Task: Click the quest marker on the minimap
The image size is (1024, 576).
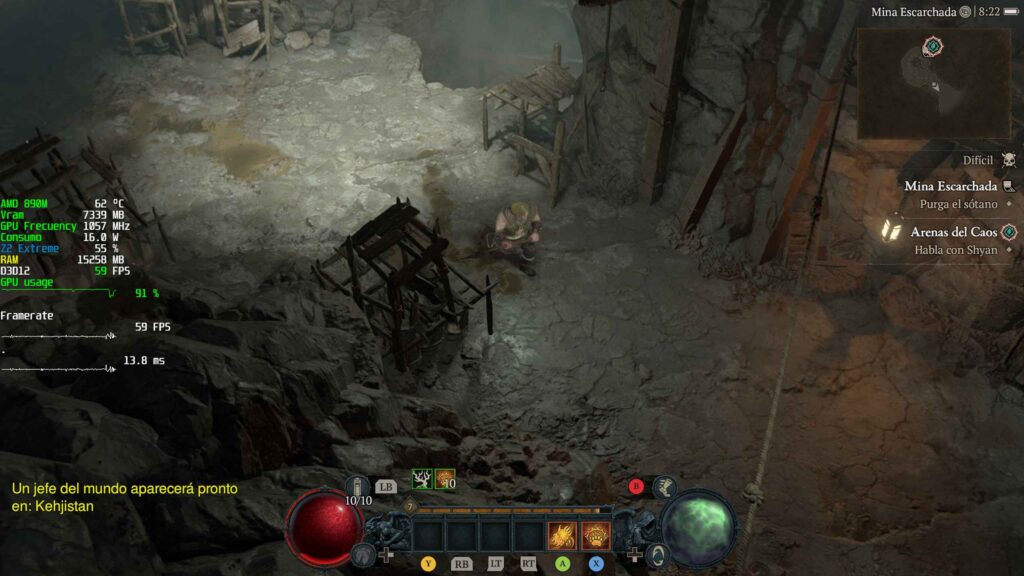Action: point(932,46)
